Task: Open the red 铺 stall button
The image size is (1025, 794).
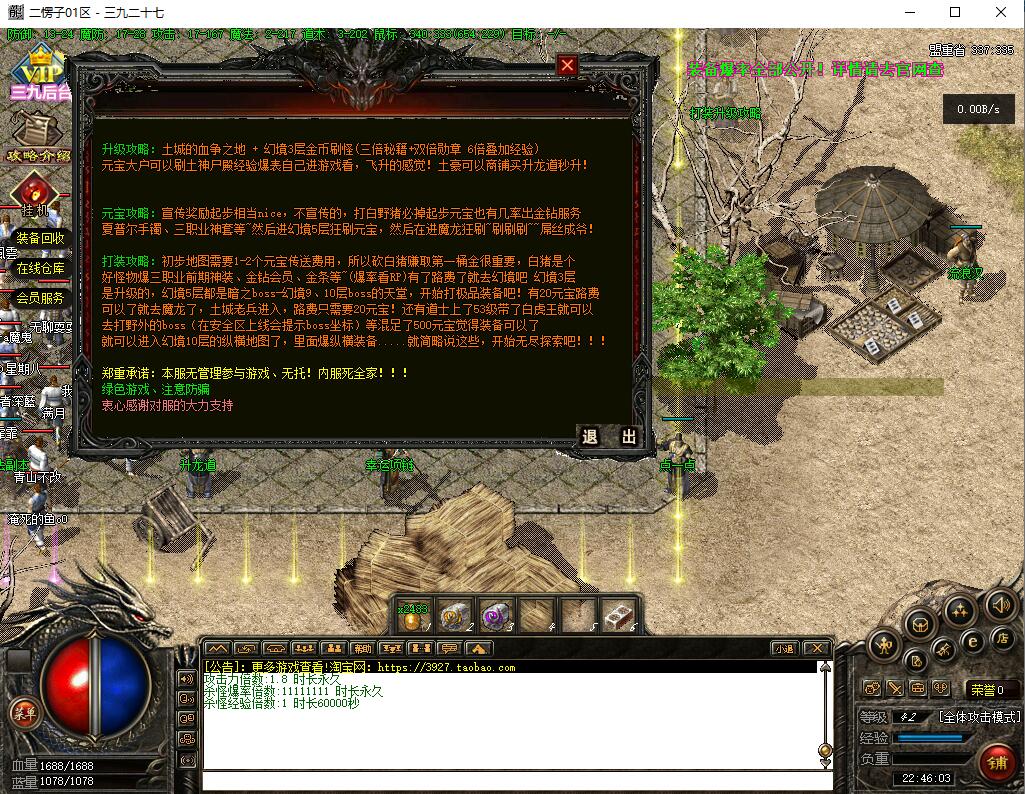Action: (995, 760)
